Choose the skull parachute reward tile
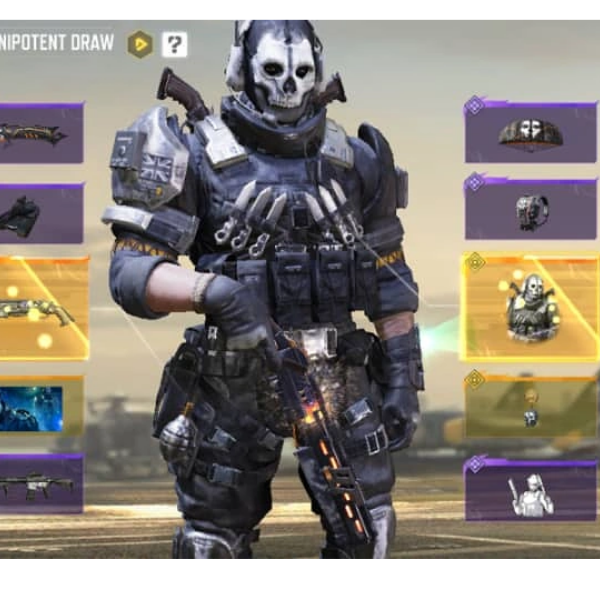The image size is (600, 600). (x=530, y=132)
